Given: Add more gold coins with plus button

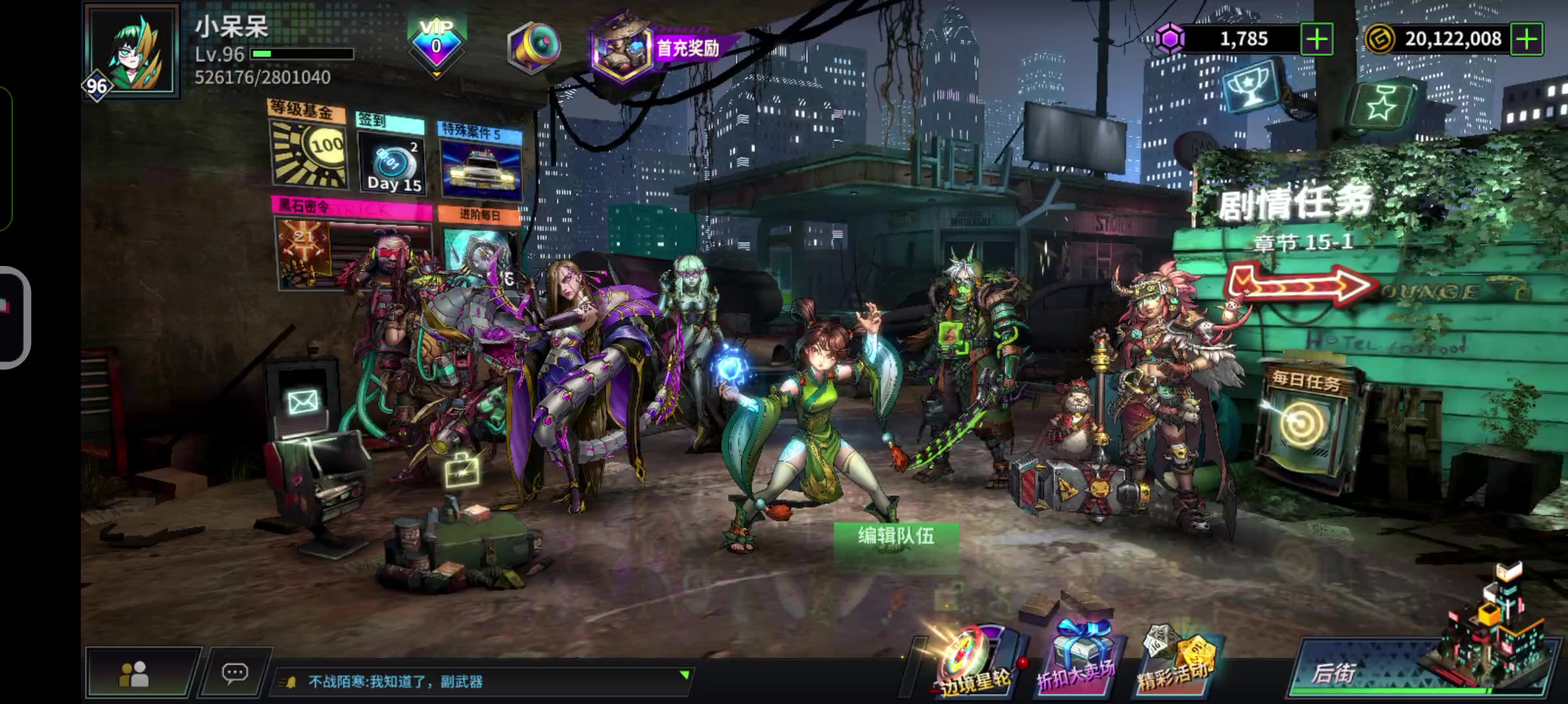Looking at the screenshot, I should coord(1526,39).
